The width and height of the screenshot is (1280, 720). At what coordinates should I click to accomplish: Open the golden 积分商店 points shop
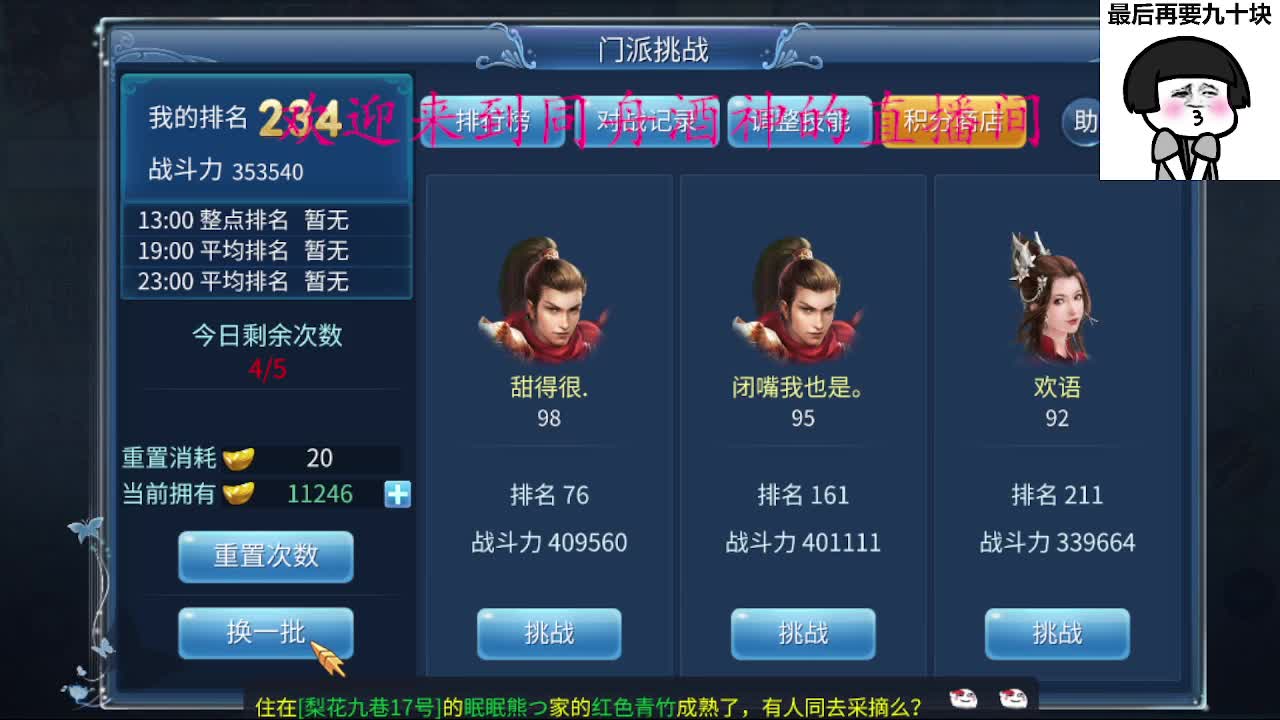(950, 120)
